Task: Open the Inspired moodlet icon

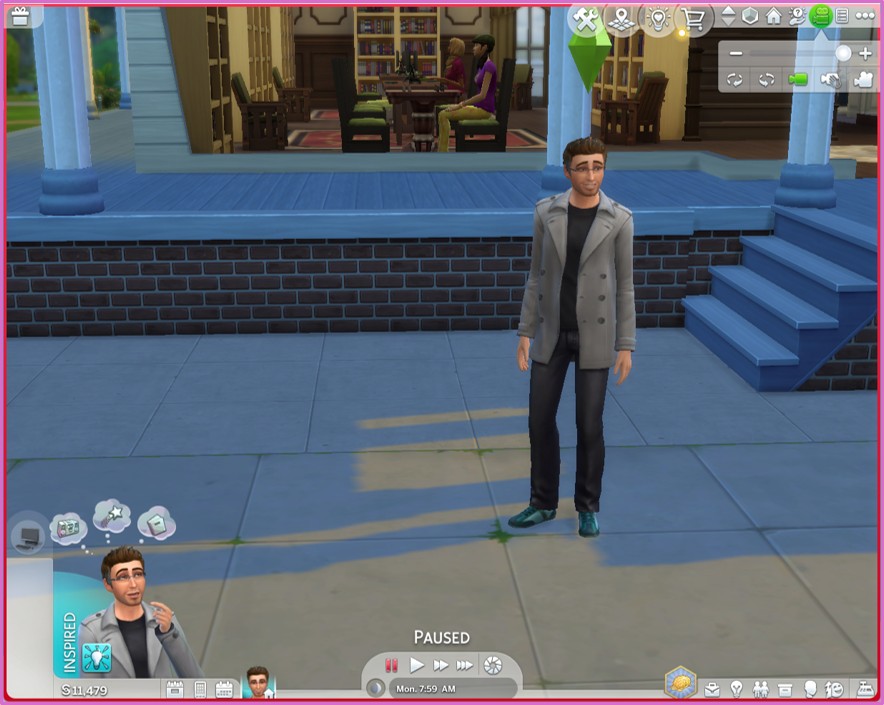Action: (97, 656)
